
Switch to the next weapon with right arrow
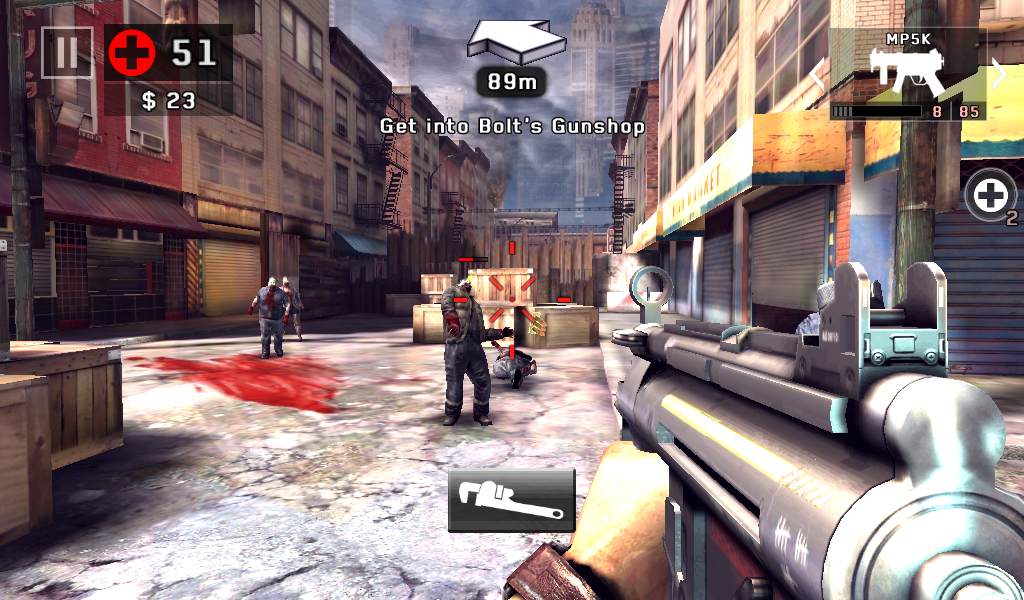[x=998, y=74]
